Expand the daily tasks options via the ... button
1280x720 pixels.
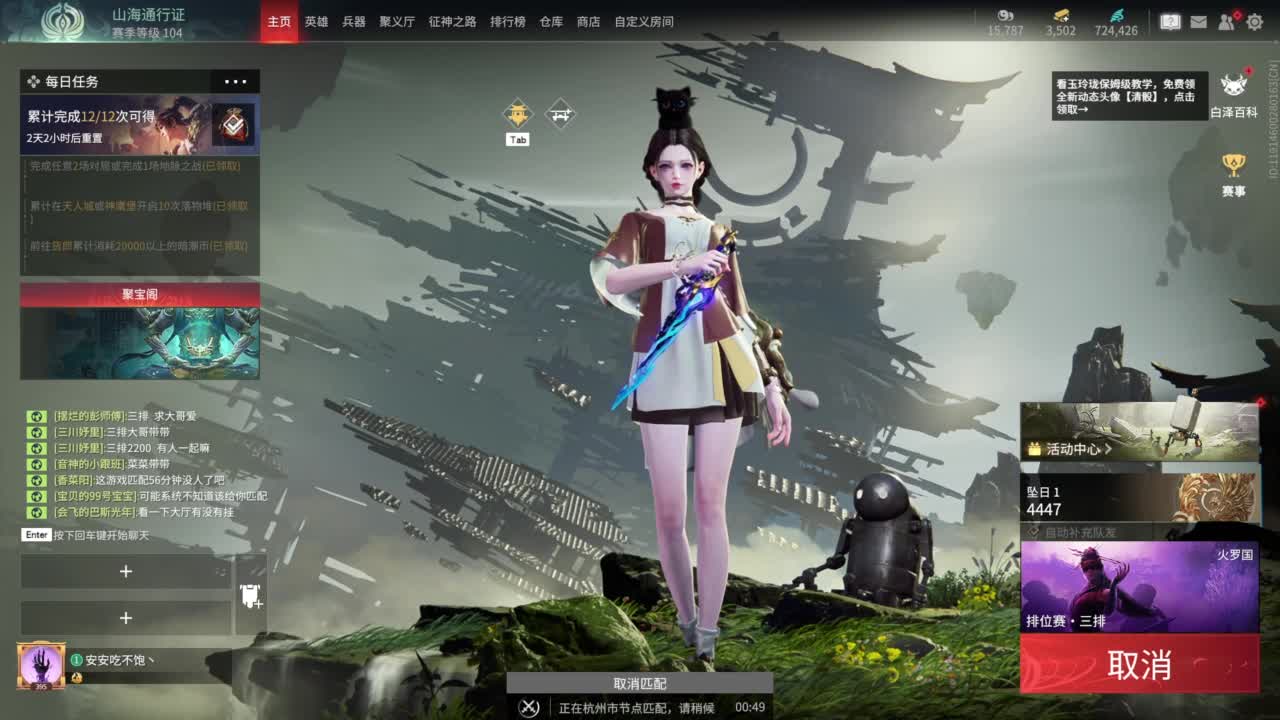[x=236, y=81]
